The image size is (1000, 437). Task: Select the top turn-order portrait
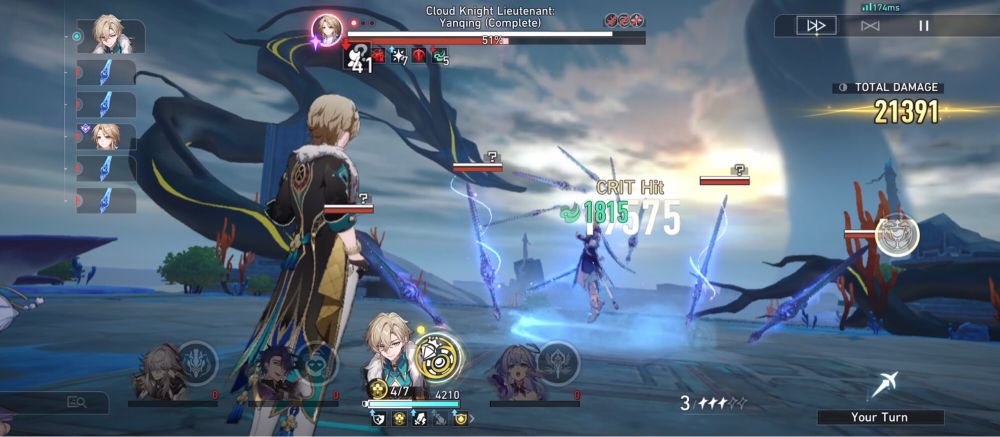click(x=108, y=35)
